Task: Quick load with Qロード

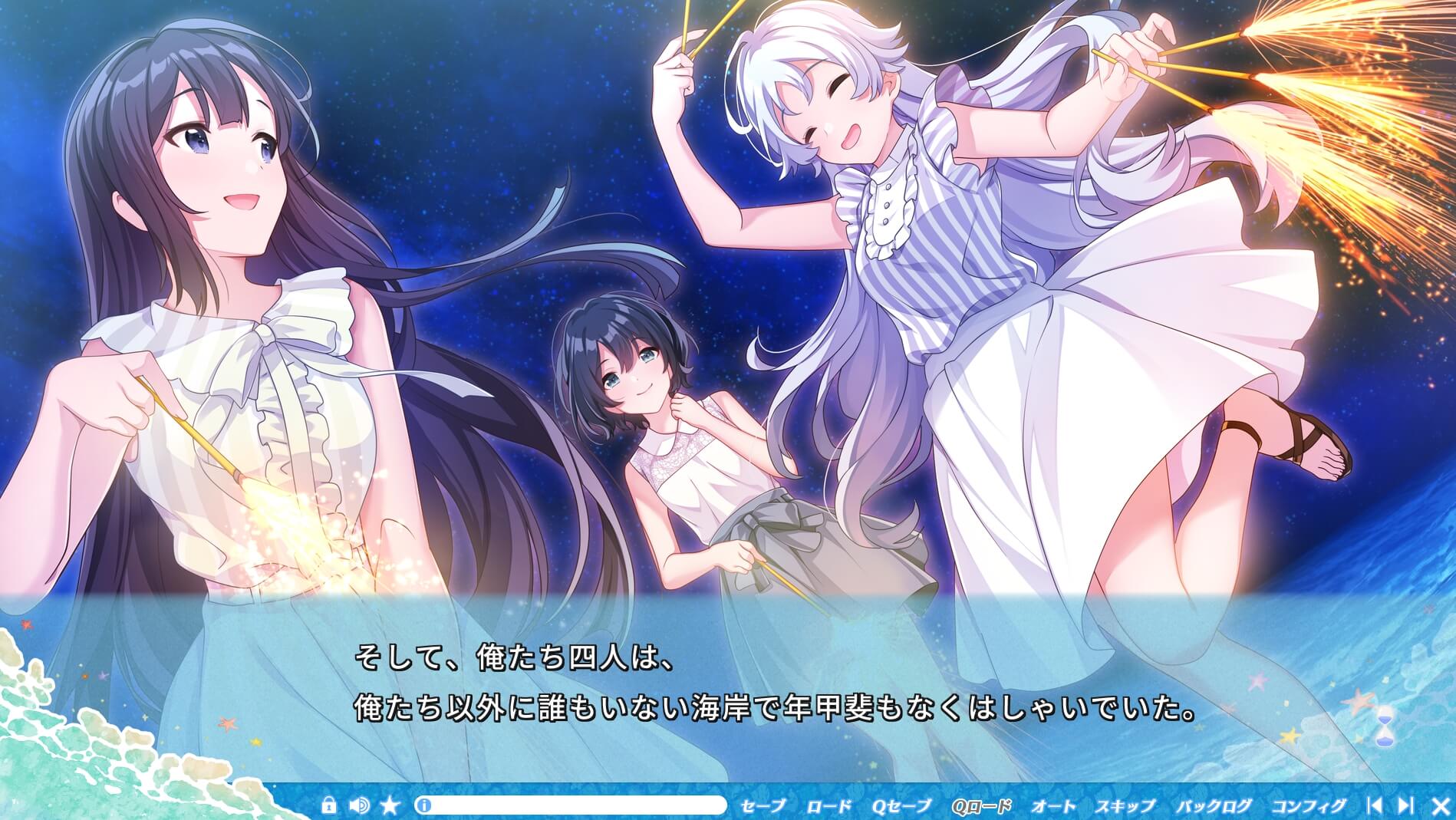Action: pyautogui.click(x=983, y=805)
